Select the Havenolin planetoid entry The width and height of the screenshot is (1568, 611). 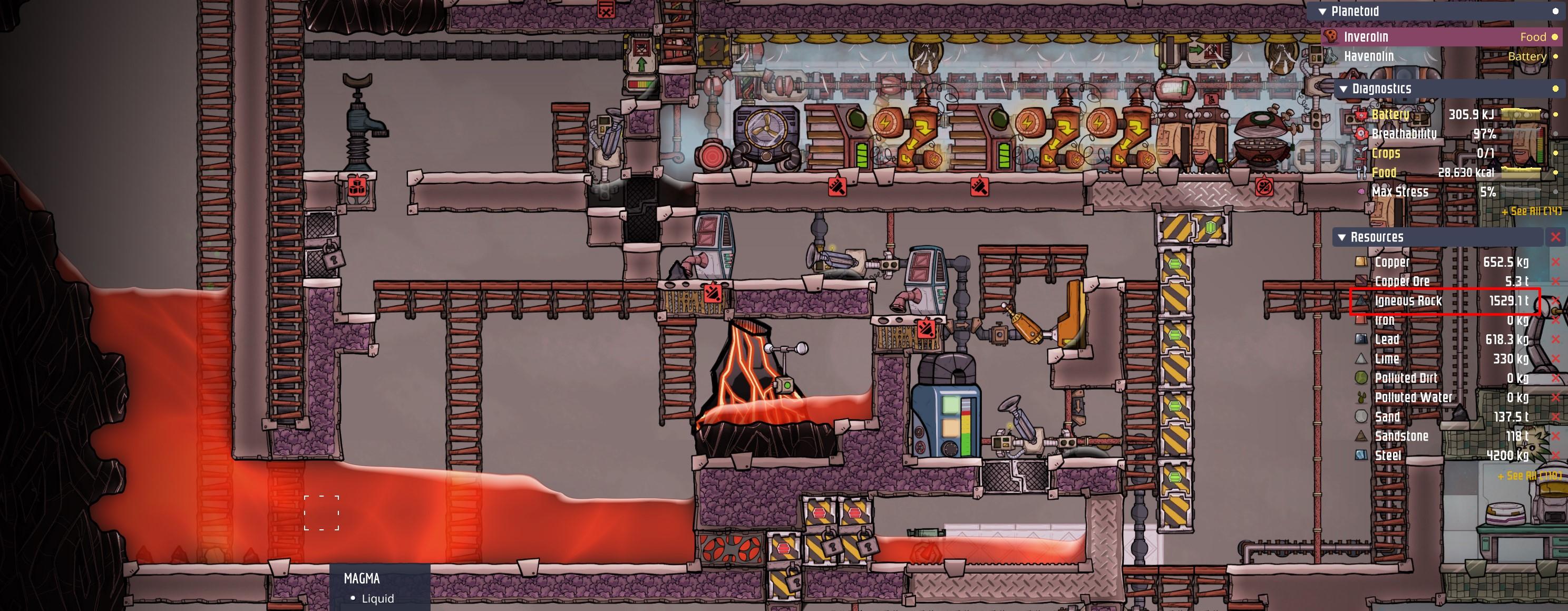[x=1370, y=56]
